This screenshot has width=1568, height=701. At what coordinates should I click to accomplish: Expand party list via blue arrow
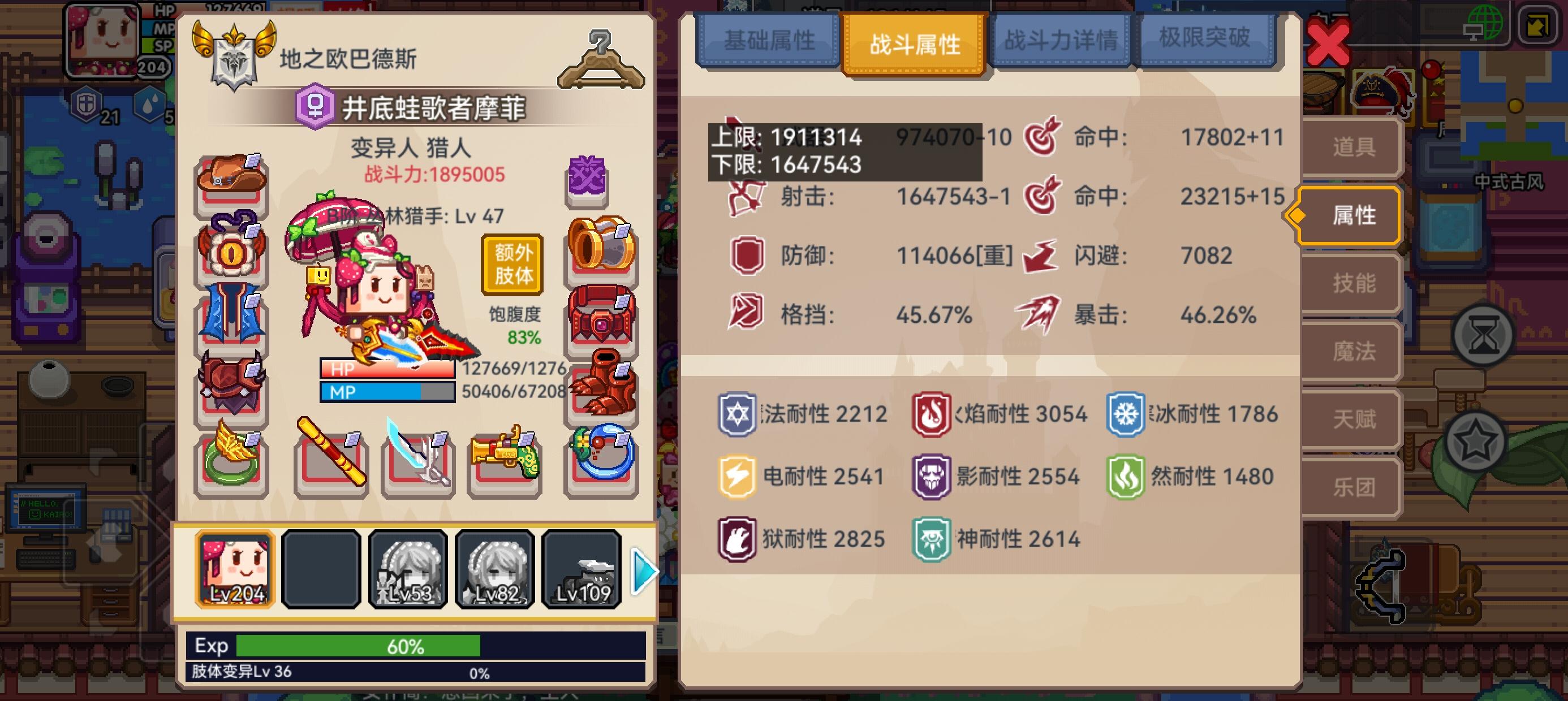(x=643, y=571)
